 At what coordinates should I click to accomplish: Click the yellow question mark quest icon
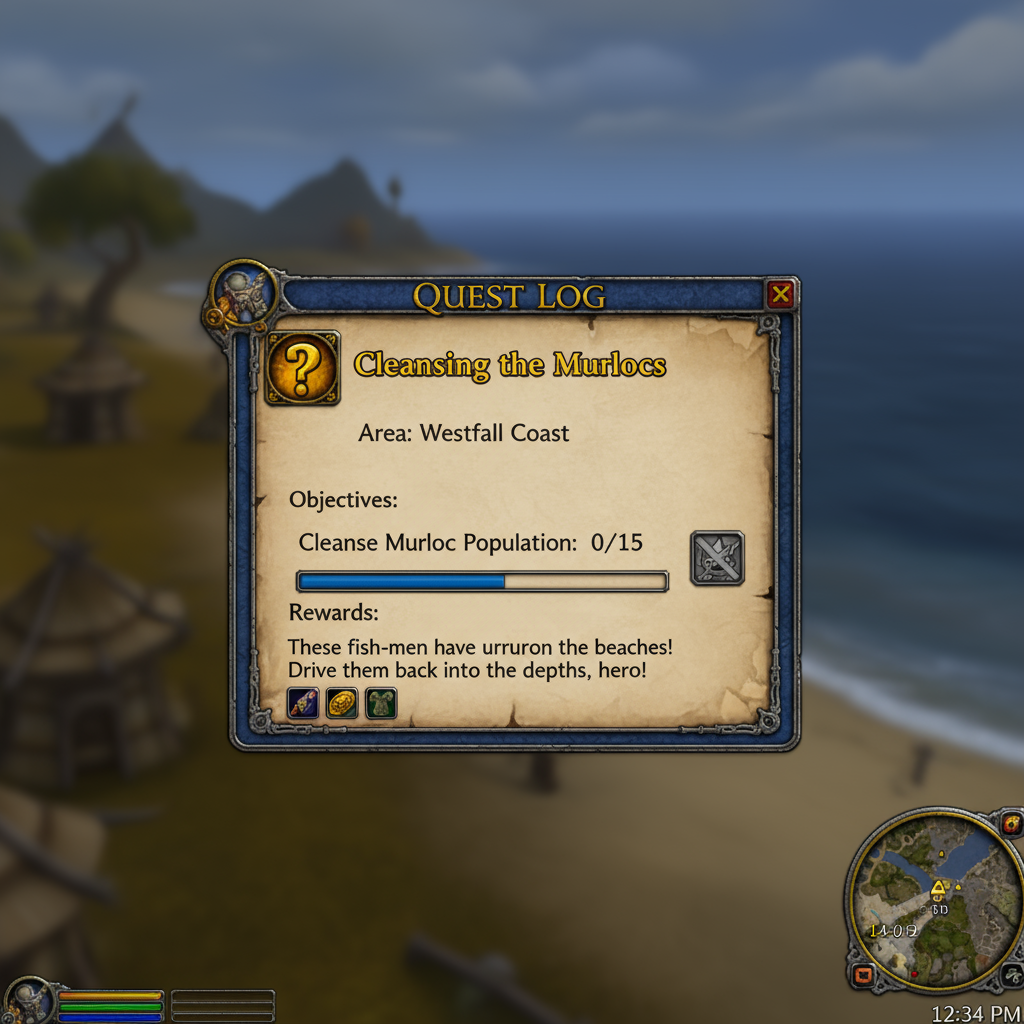pos(302,368)
